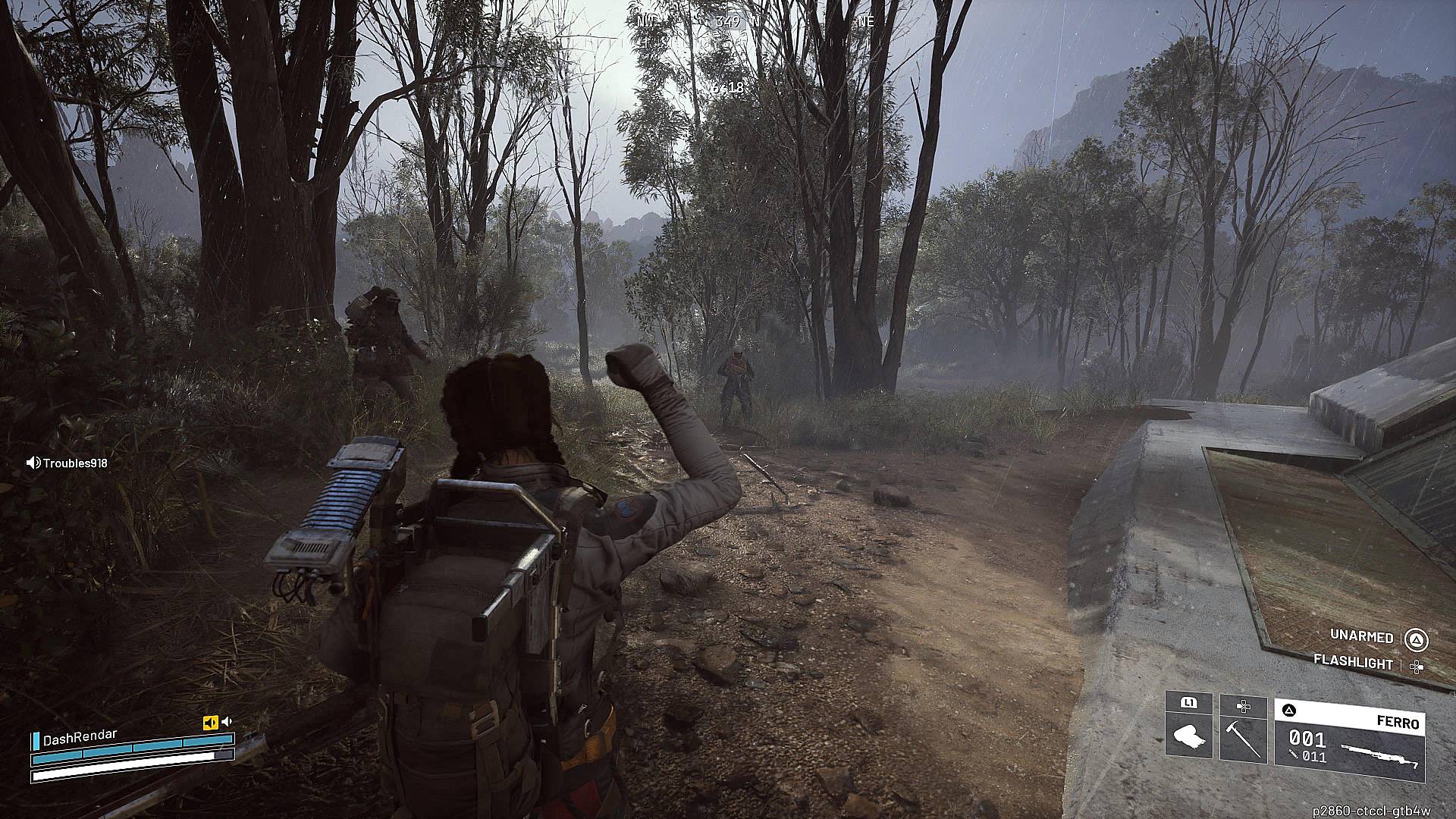
Task: Toggle the yellow speaker voice icon
Action: 210,723
